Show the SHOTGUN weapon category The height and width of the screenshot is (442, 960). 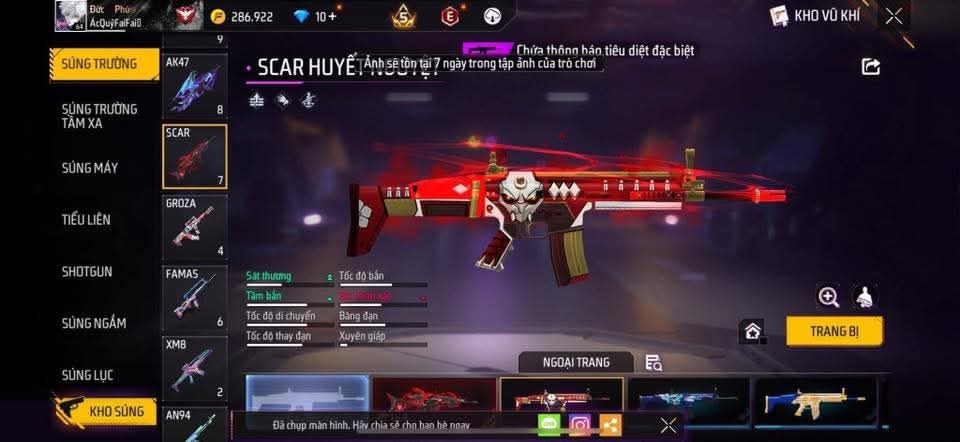coord(87,272)
